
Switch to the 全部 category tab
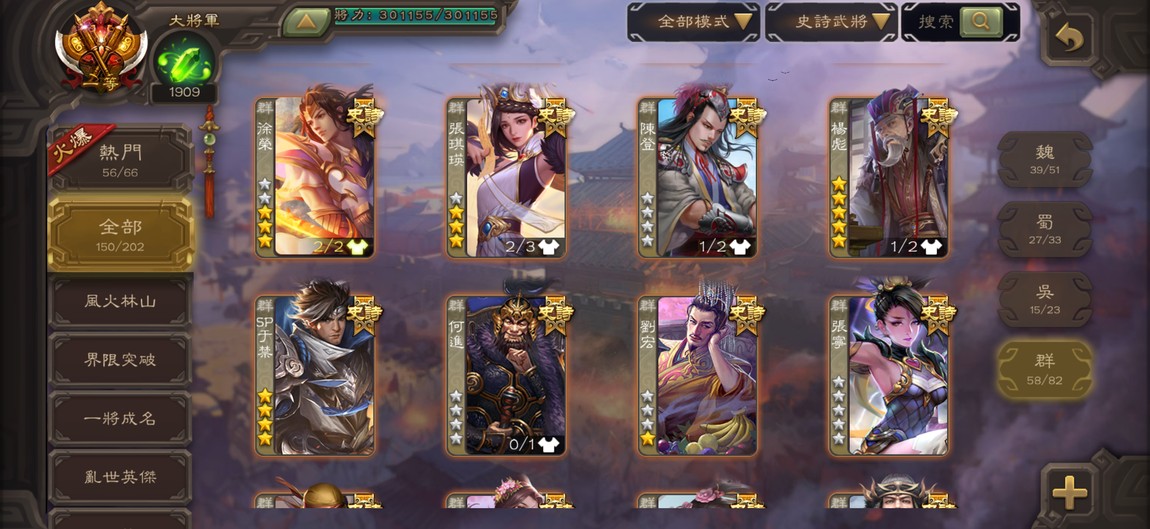tap(120, 234)
